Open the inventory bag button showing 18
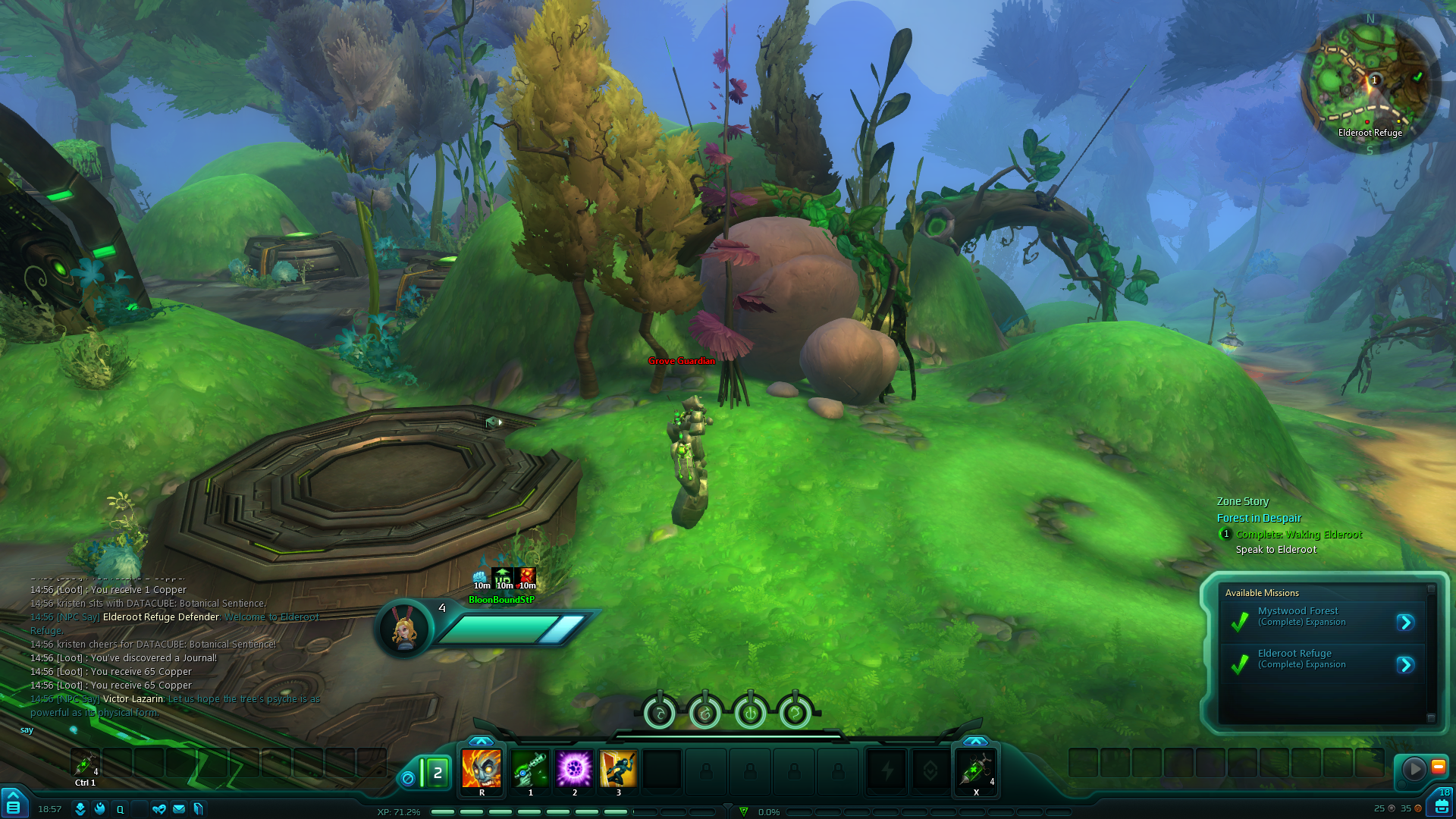 point(1442,804)
